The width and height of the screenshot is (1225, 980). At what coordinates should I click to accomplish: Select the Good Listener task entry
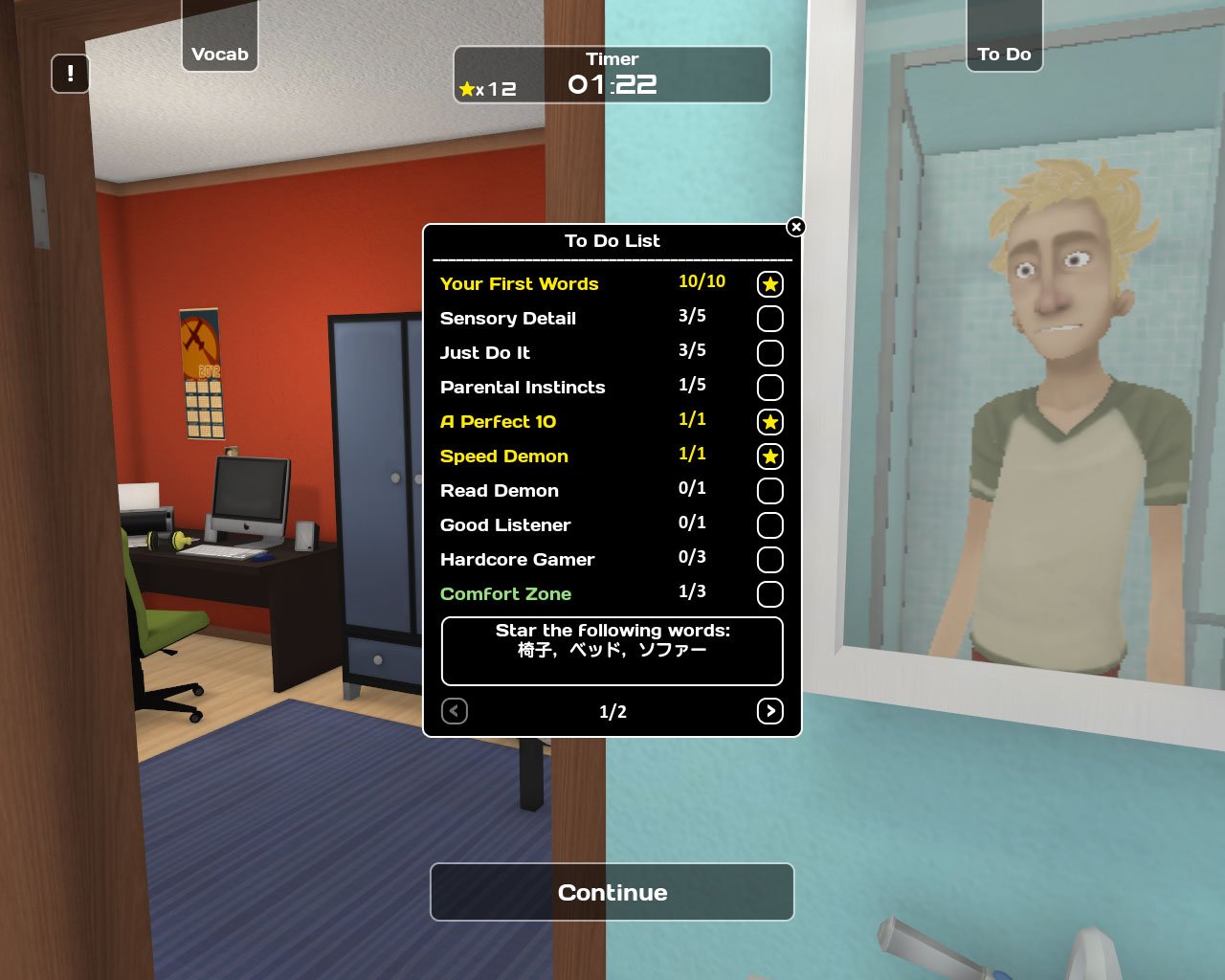click(504, 525)
